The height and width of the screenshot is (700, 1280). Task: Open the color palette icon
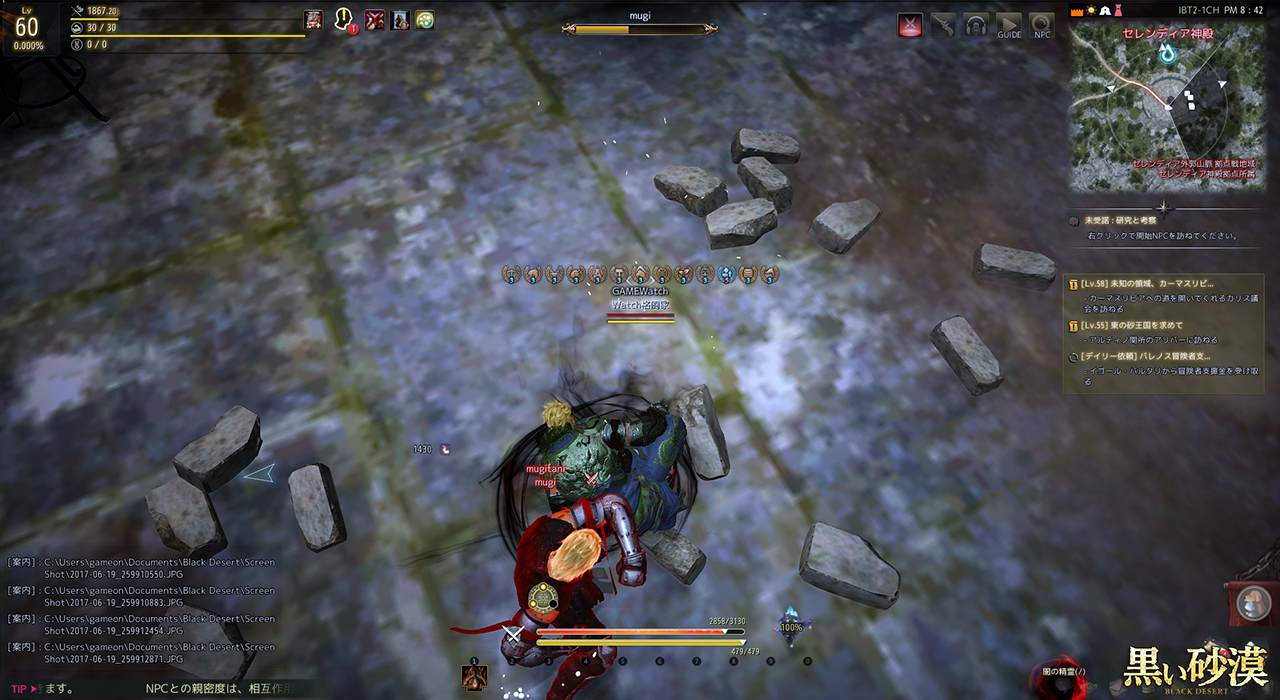coord(424,20)
